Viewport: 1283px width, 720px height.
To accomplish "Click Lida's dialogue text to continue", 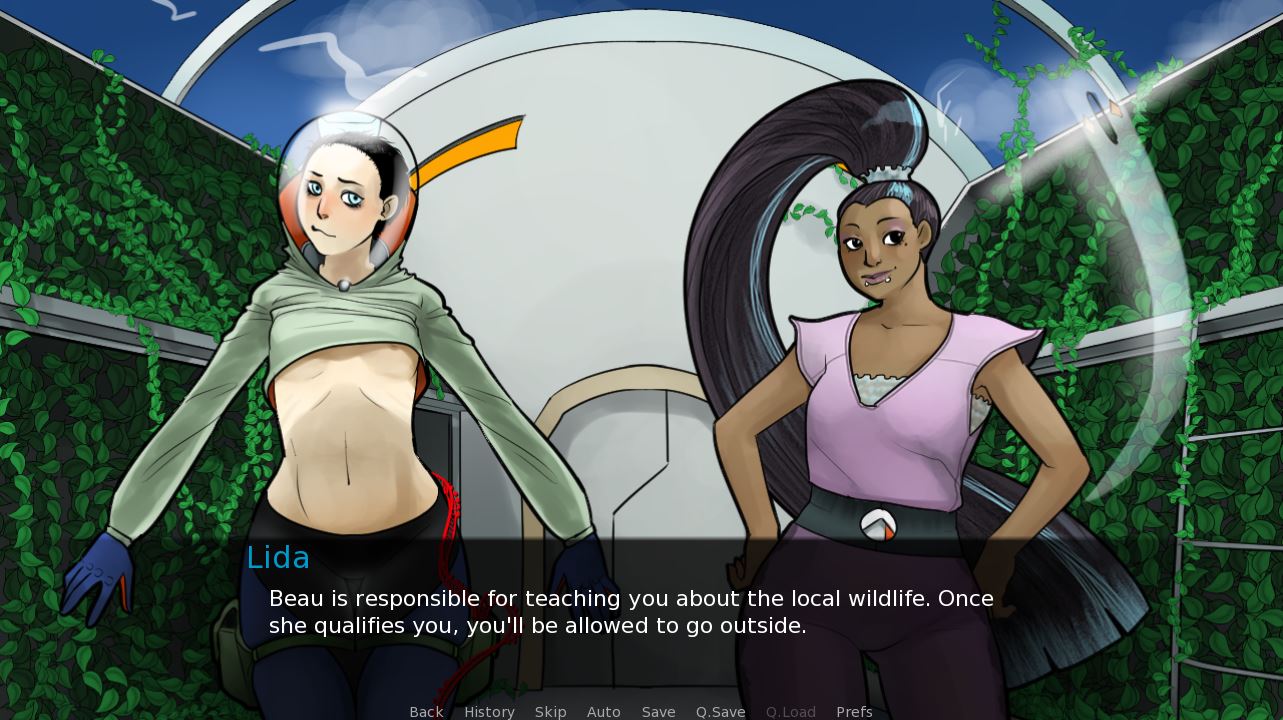I will pos(630,612).
